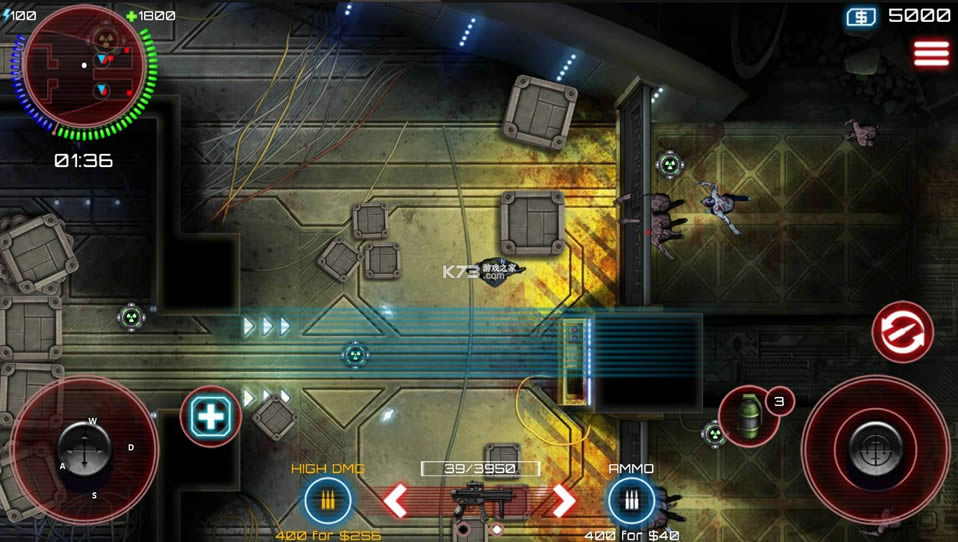Open the hamburger pause menu

point(931,54)
